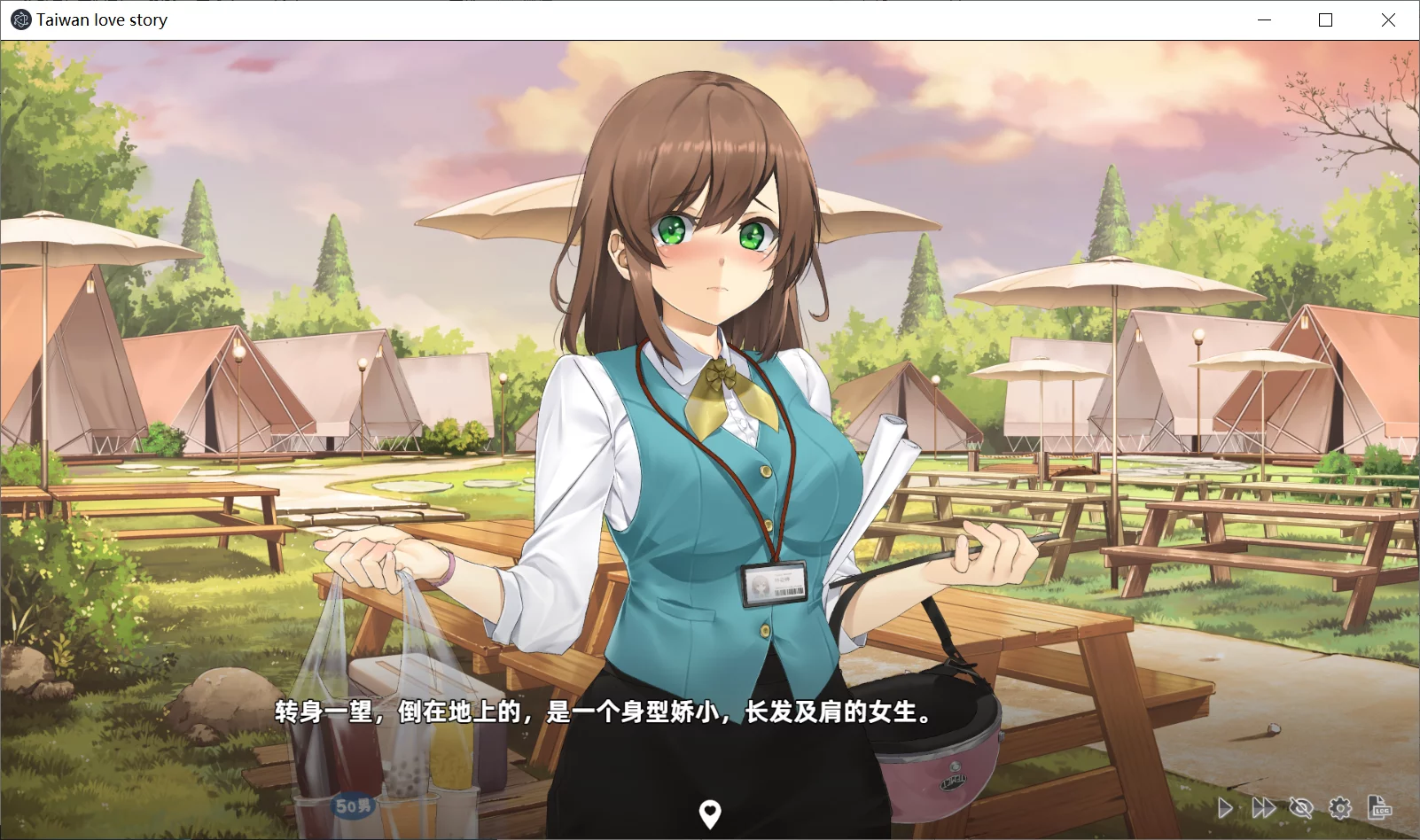
Task: Advance dialogue using the location pin marker
Action: tap(710, 813)
